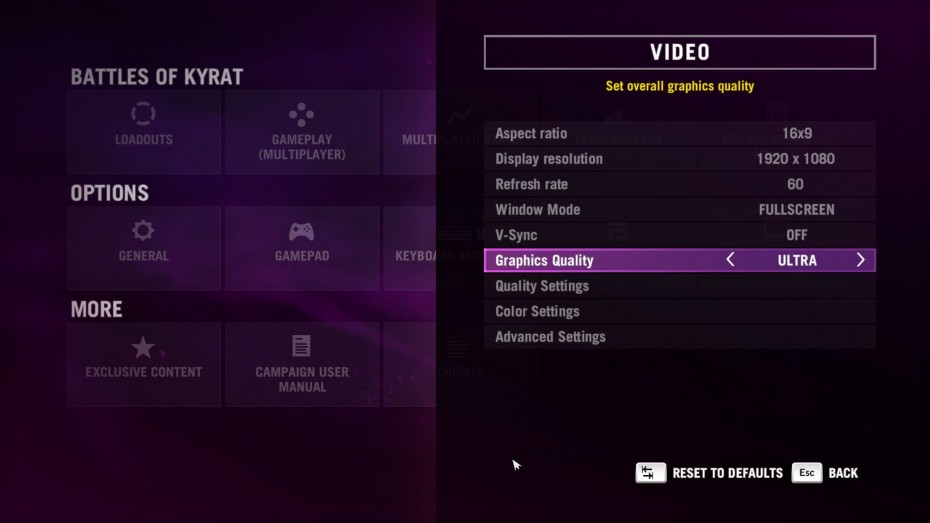Click Reset to Defaults

[x=710, y=473]
